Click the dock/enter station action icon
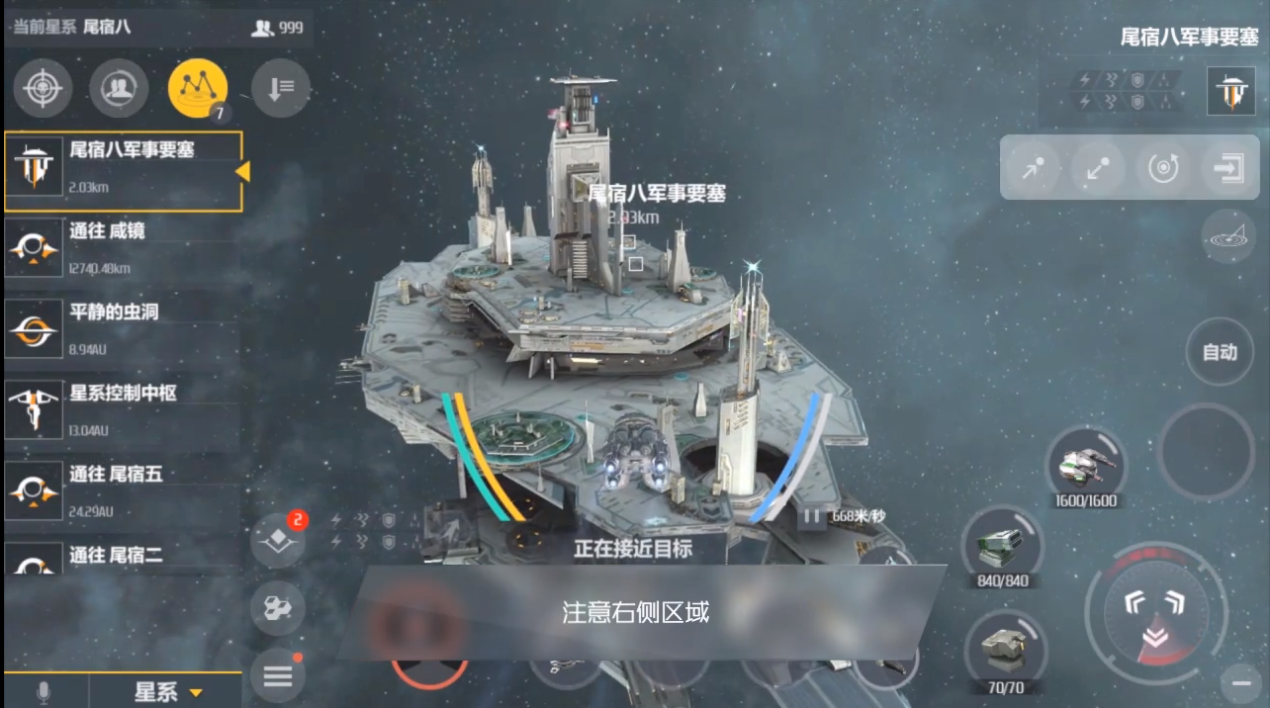This screenshot has height=708, width=1270. (1227, 169)
